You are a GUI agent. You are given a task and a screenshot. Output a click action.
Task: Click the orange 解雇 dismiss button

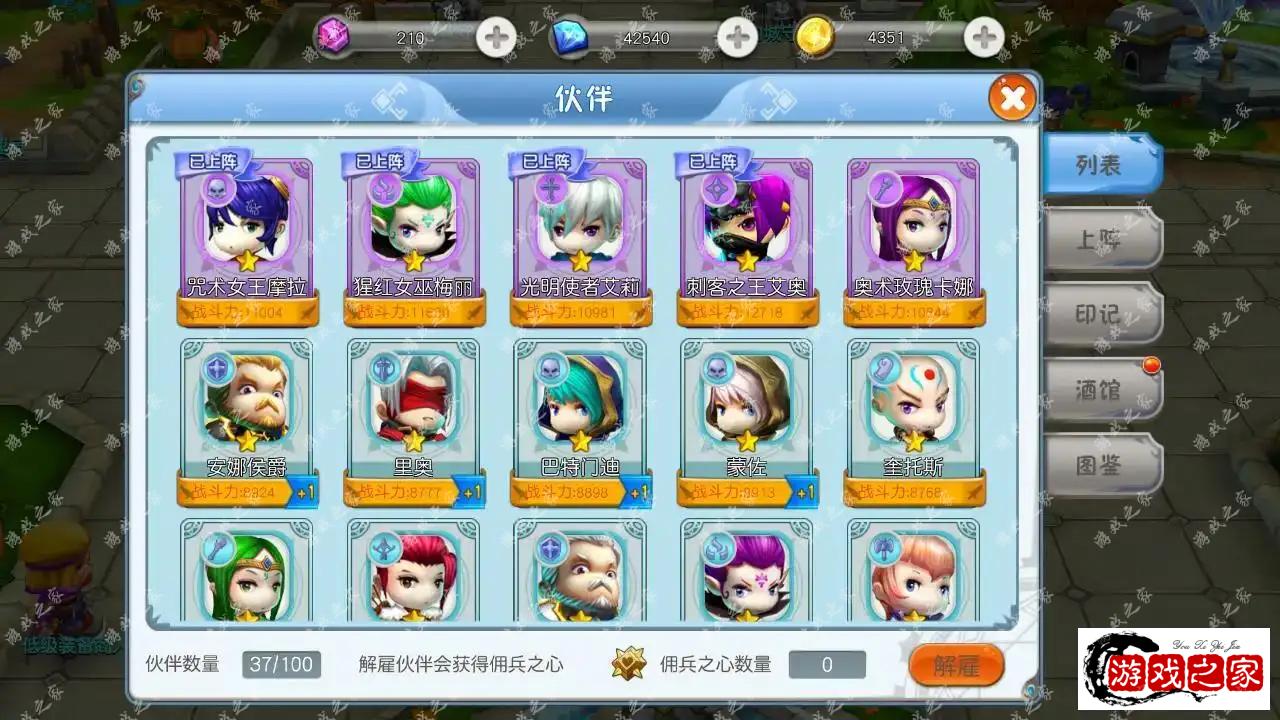(955, 665)
